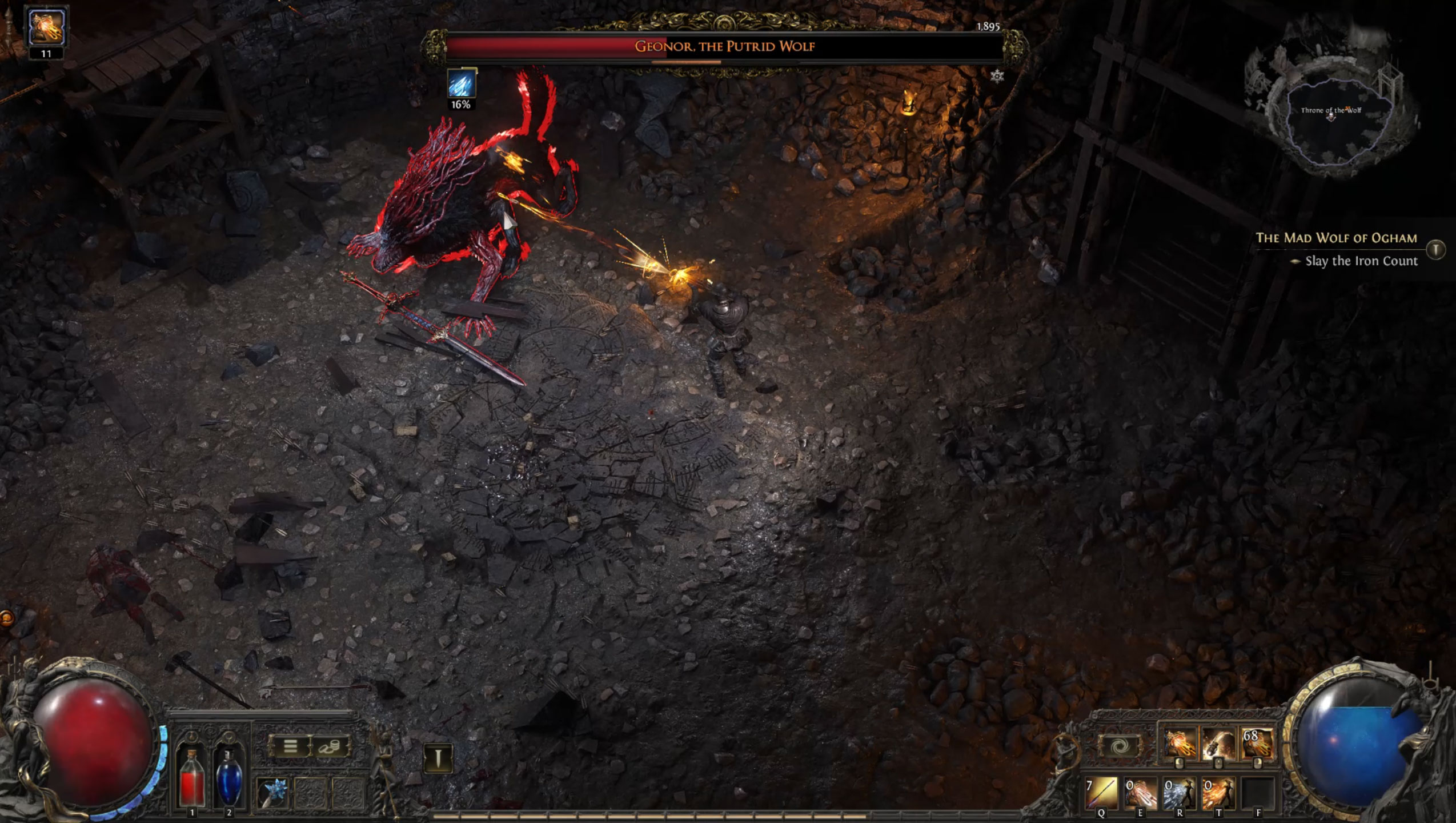Select the icy blast skill bound to R
The height and width of the screenshot is (823, 1456).
click(x=1178, y=793)
